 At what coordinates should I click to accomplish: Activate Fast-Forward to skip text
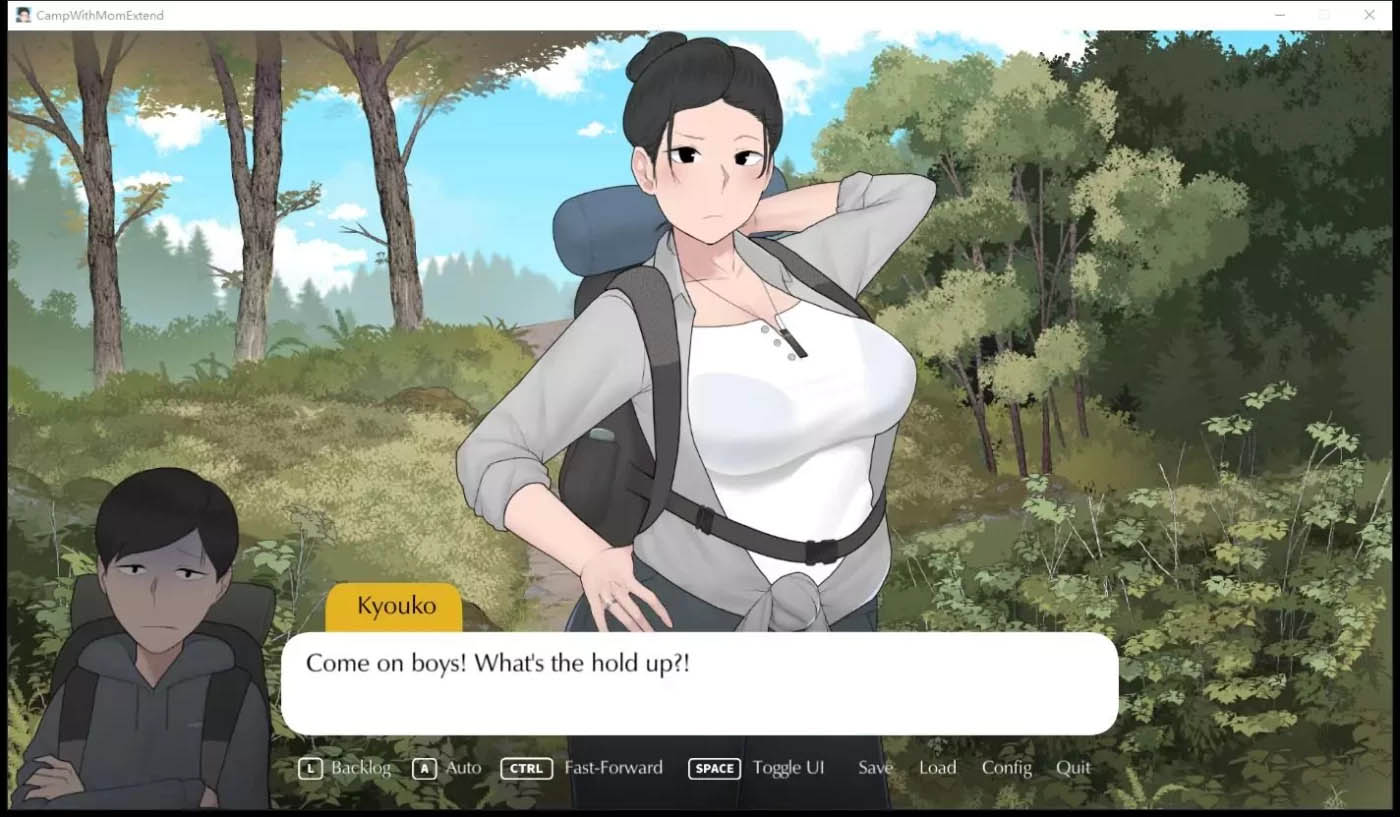(x=613, y=768)
